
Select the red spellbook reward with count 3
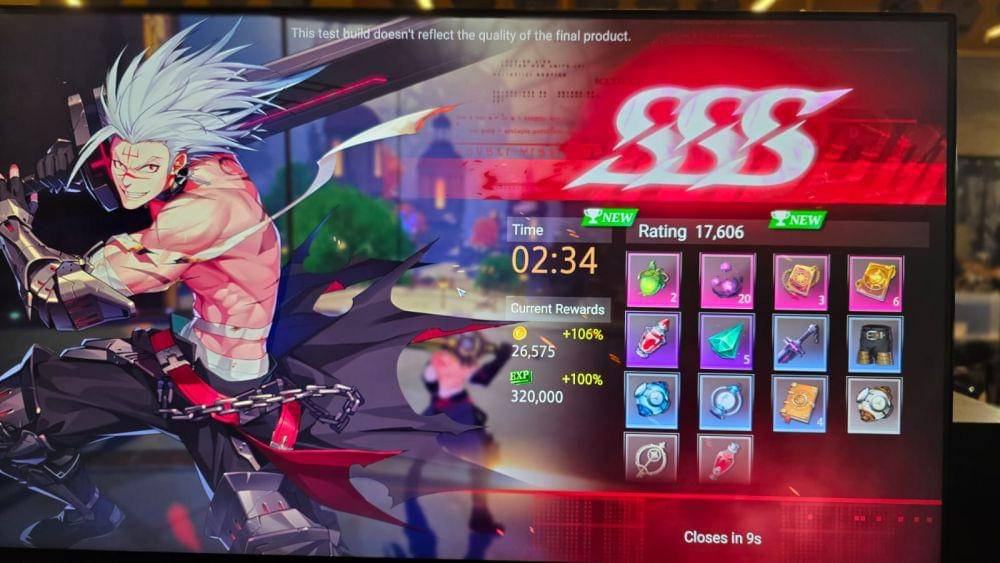tap(801, 280)
